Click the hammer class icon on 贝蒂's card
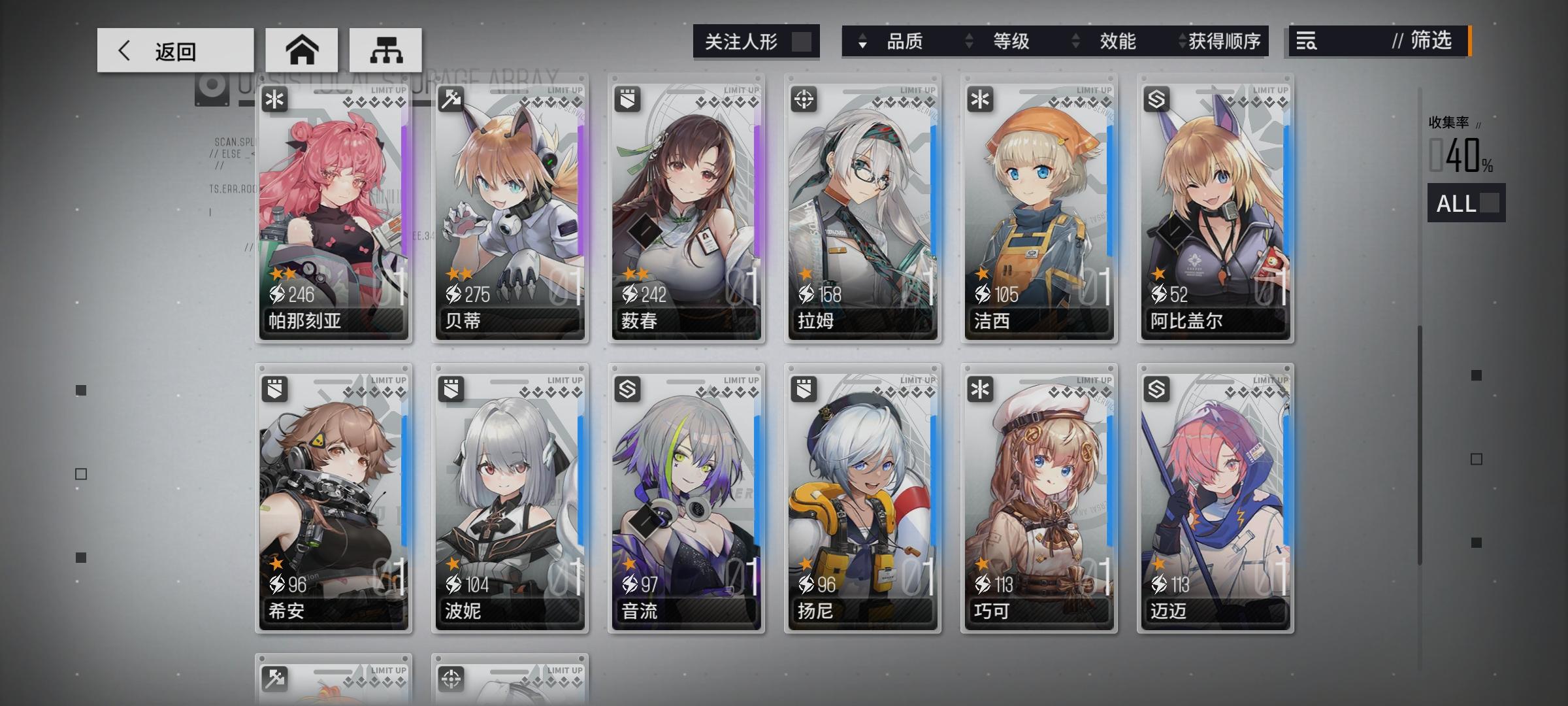This screenshot has width=1568, height=706. [x=450, y=99]
